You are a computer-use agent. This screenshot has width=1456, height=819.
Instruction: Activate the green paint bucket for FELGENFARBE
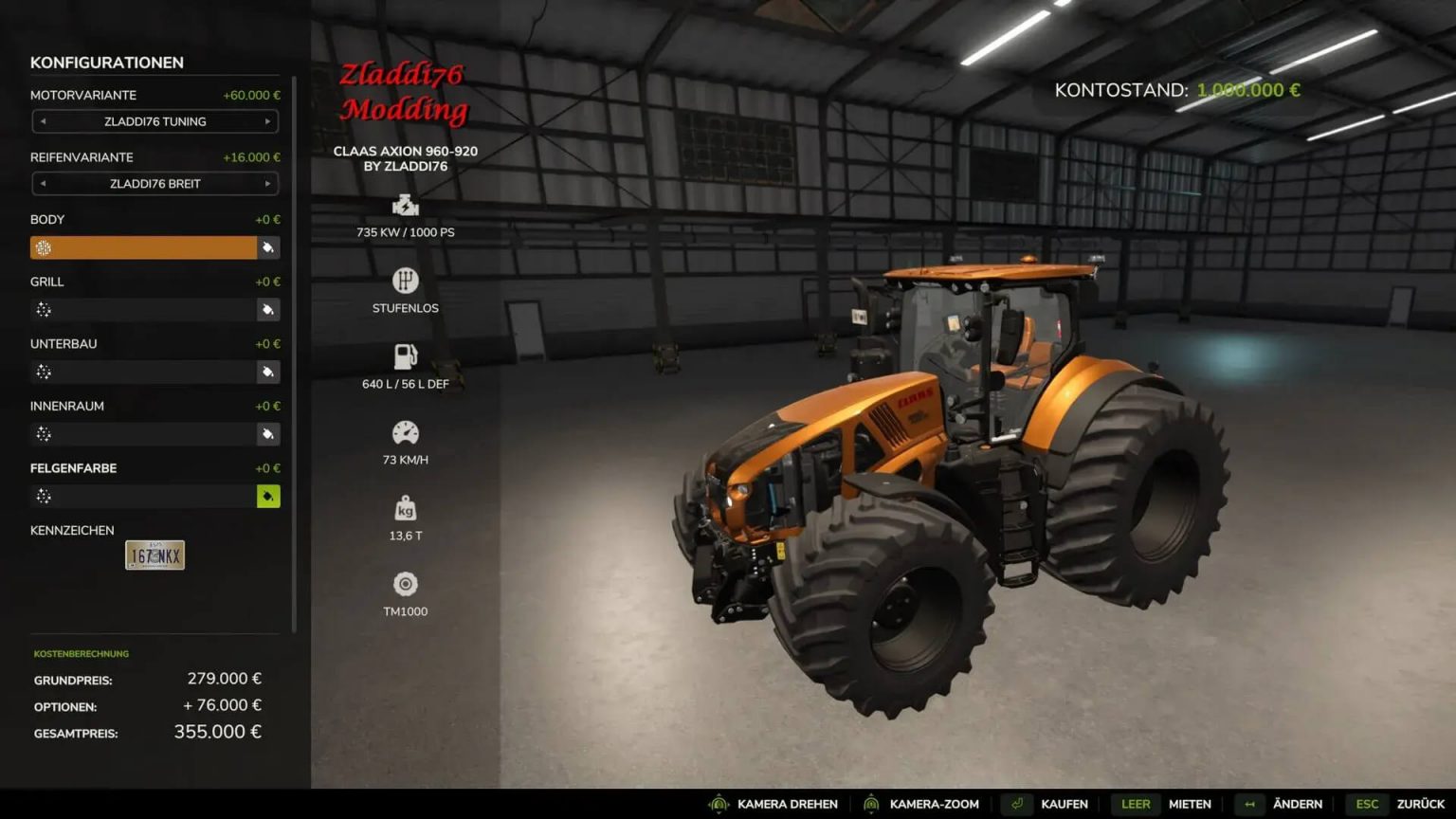pyautogui.click(x=268, y=496)
